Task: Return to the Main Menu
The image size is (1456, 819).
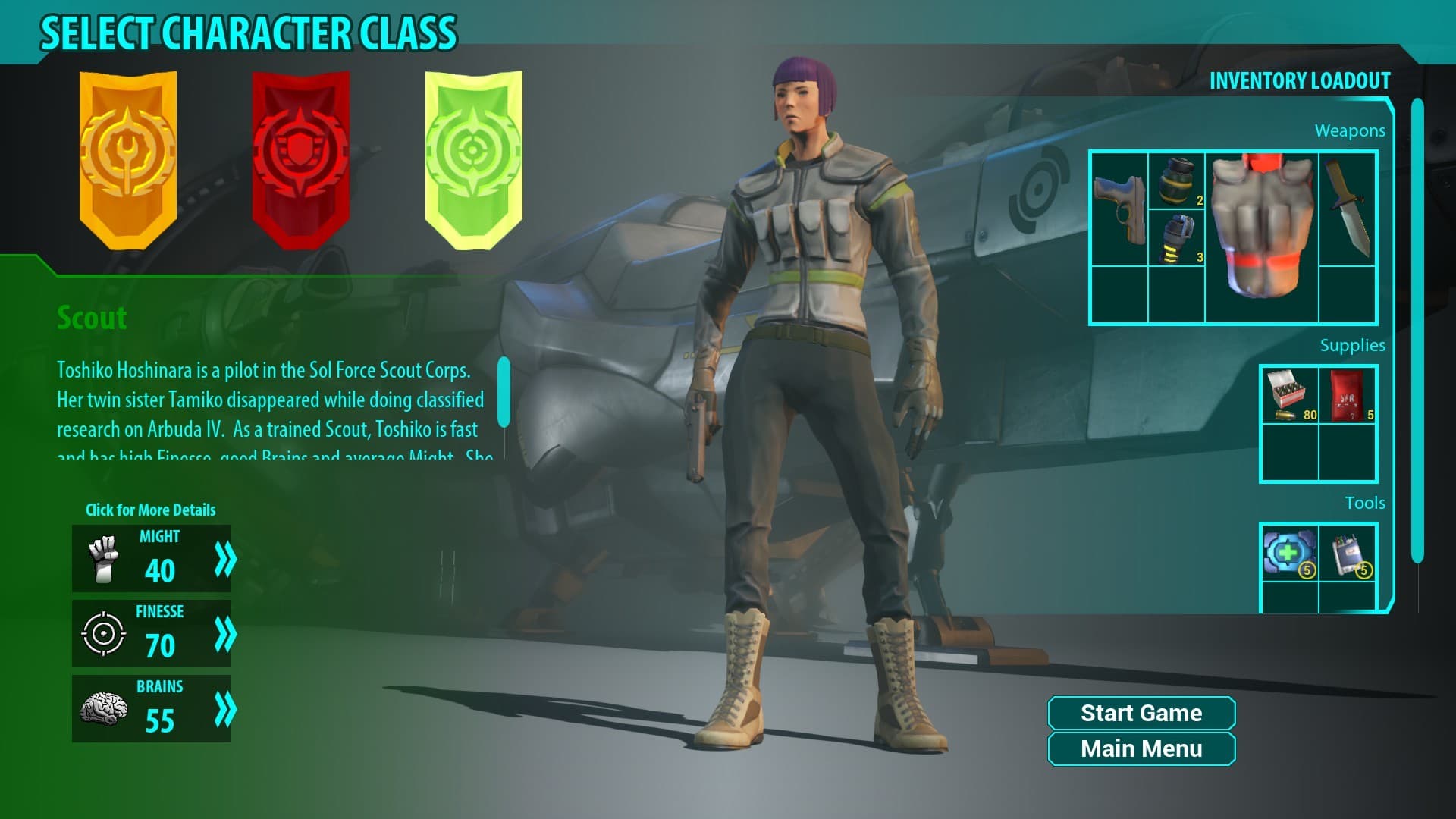Action: [x=1141, y=749]
